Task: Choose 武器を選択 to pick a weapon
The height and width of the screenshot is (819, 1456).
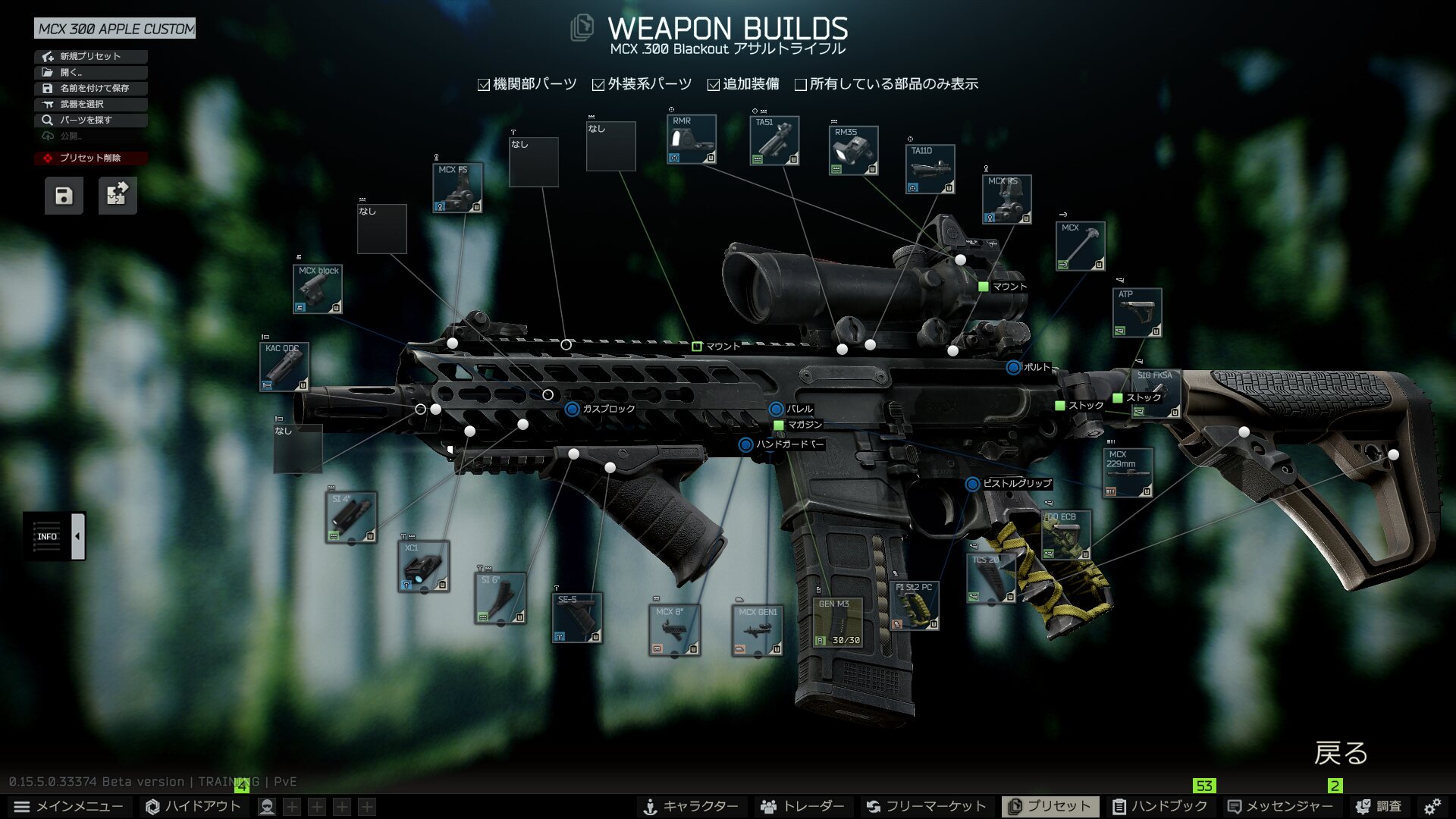Action: tap(90, 104)
